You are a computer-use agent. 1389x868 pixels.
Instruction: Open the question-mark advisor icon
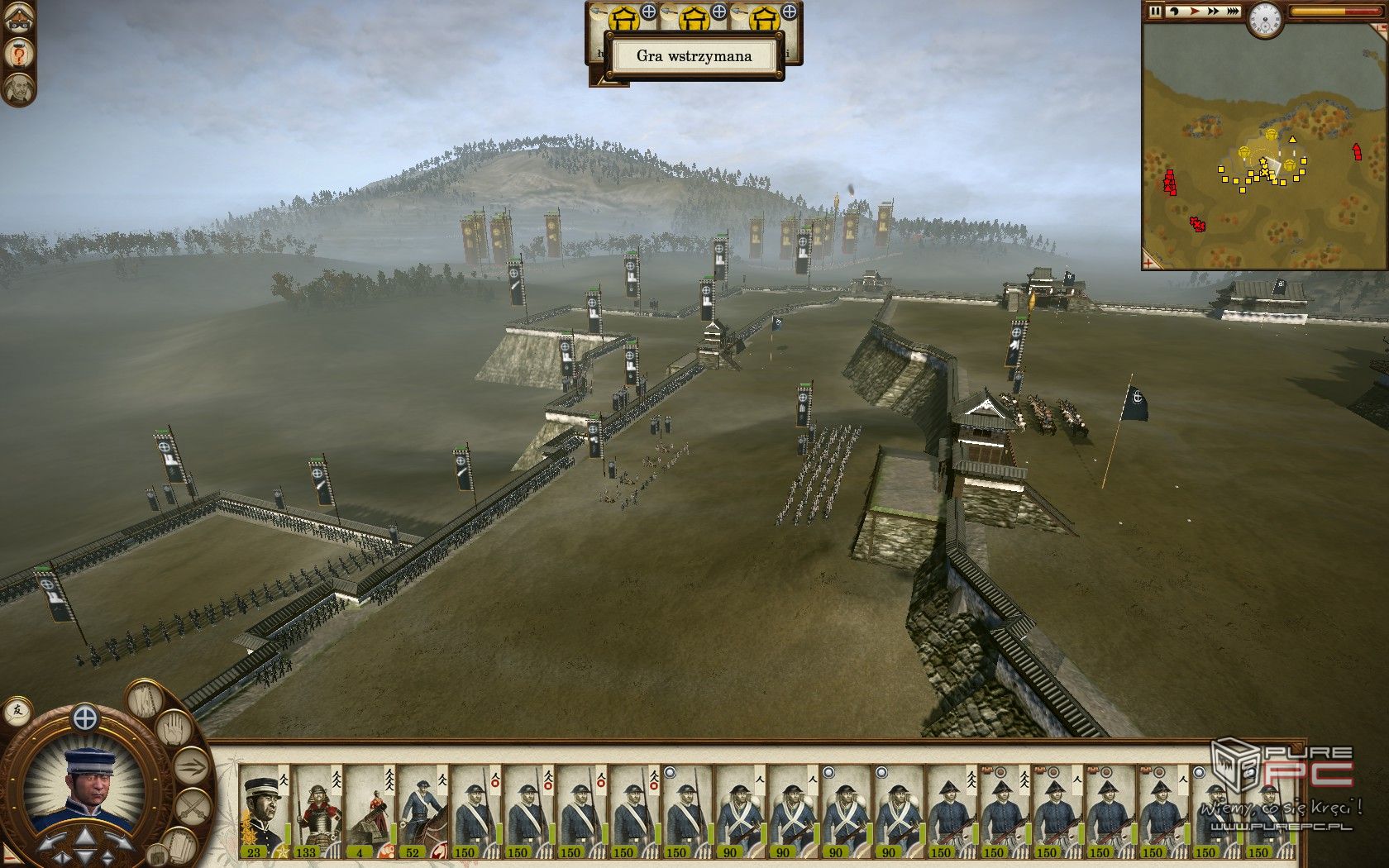click(17, 54)
